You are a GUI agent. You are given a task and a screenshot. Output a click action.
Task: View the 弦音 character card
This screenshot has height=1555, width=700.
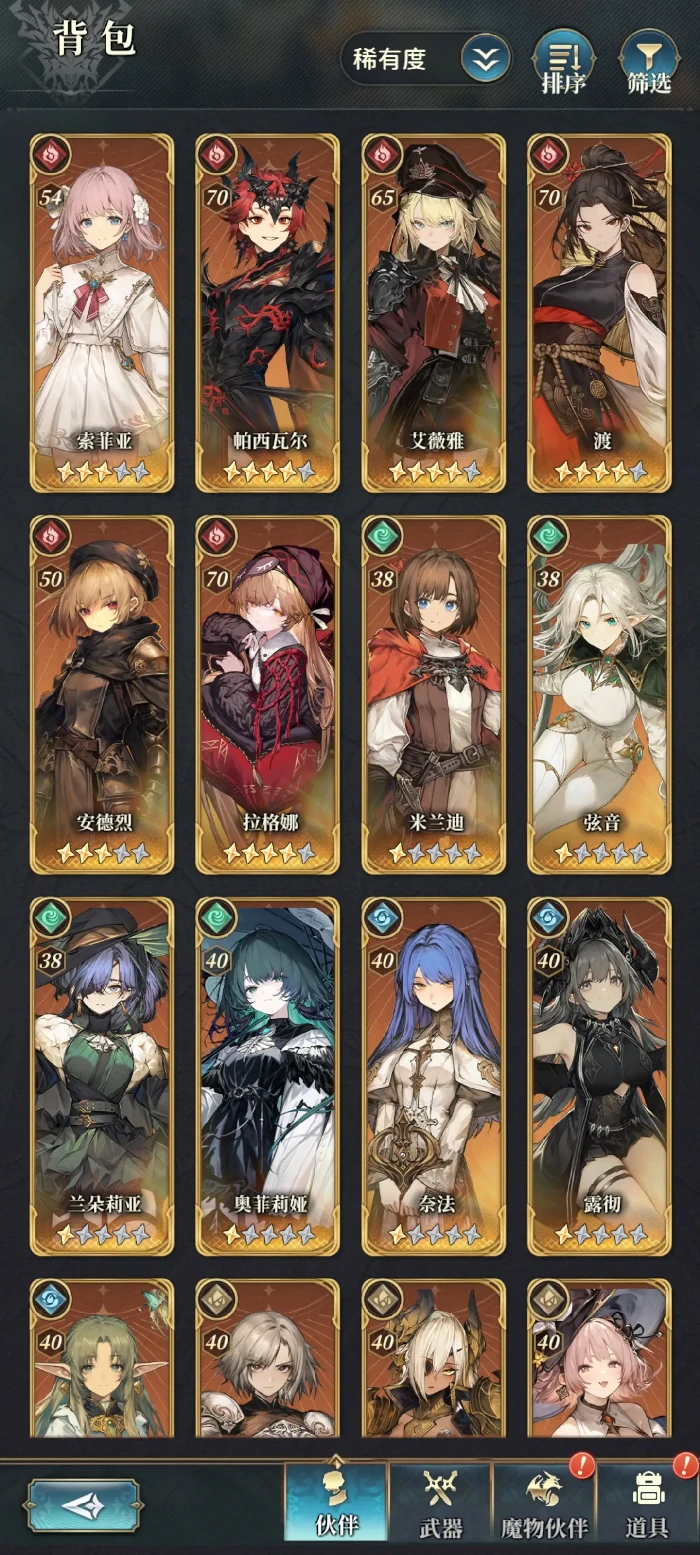point(599,694)
